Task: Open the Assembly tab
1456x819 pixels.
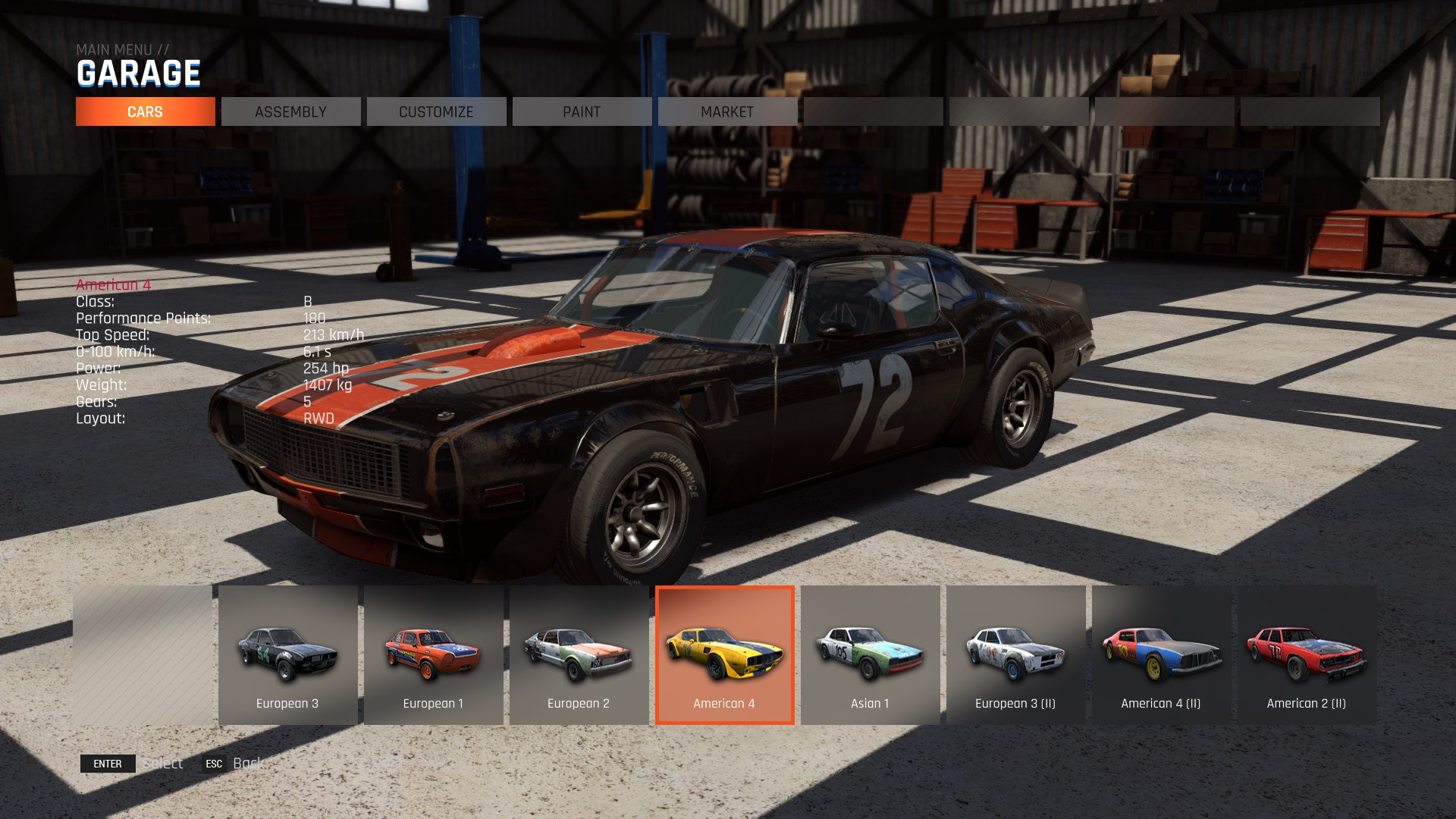Action: coord(290,111)
